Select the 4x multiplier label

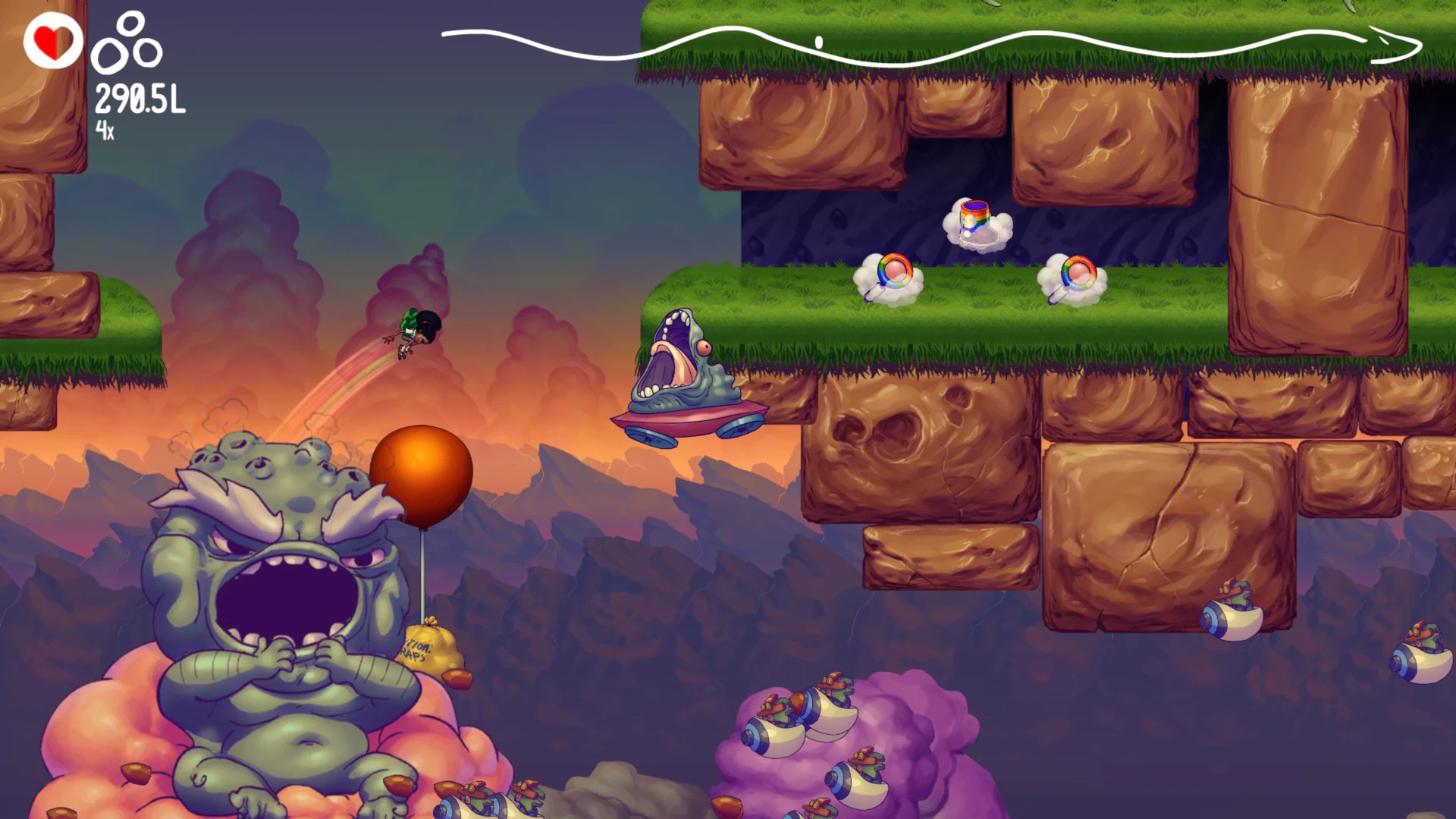pyautogui.click(x=106, y=129)
